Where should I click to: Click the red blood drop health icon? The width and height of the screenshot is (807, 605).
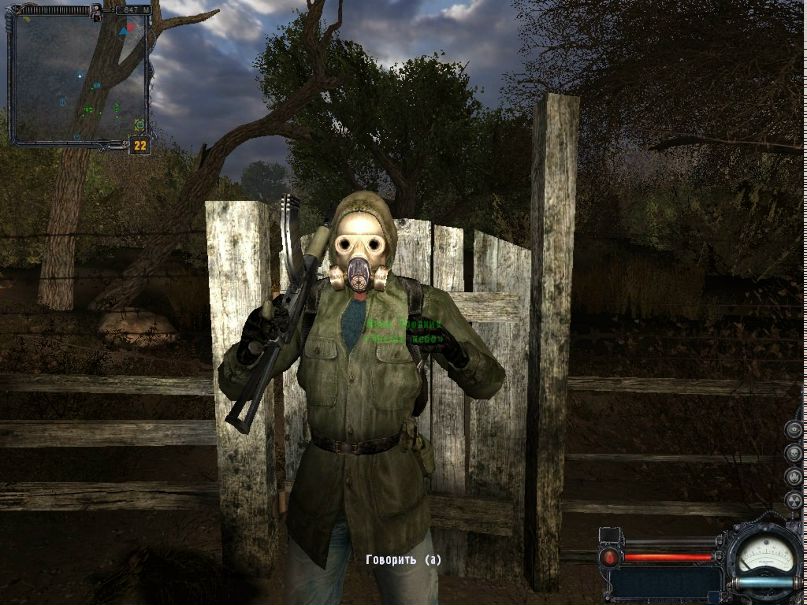point(609,557)
